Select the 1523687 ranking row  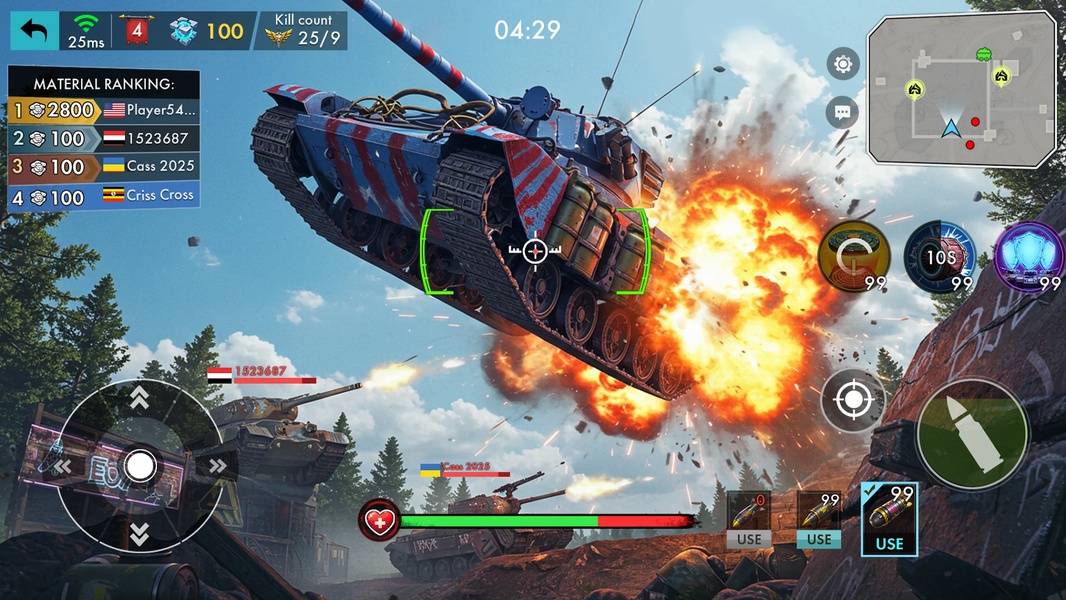click(x=104, y=138)
